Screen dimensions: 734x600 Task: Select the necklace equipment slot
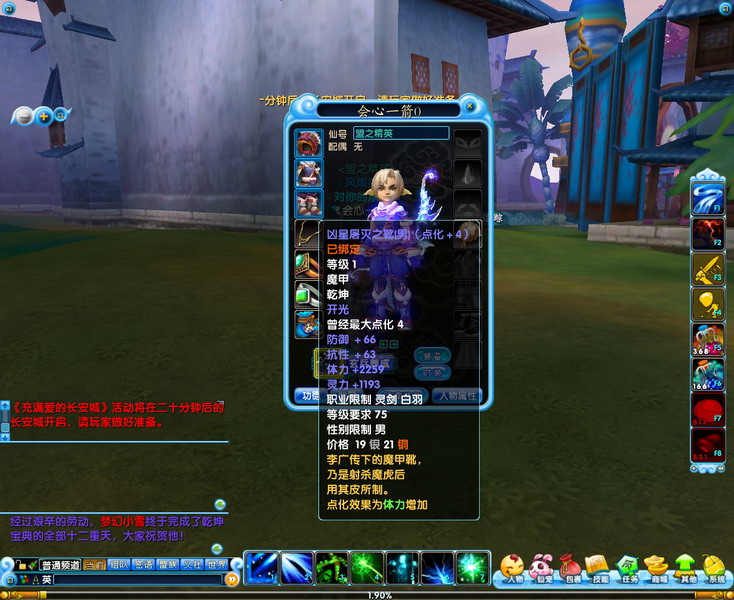(306, 233)
